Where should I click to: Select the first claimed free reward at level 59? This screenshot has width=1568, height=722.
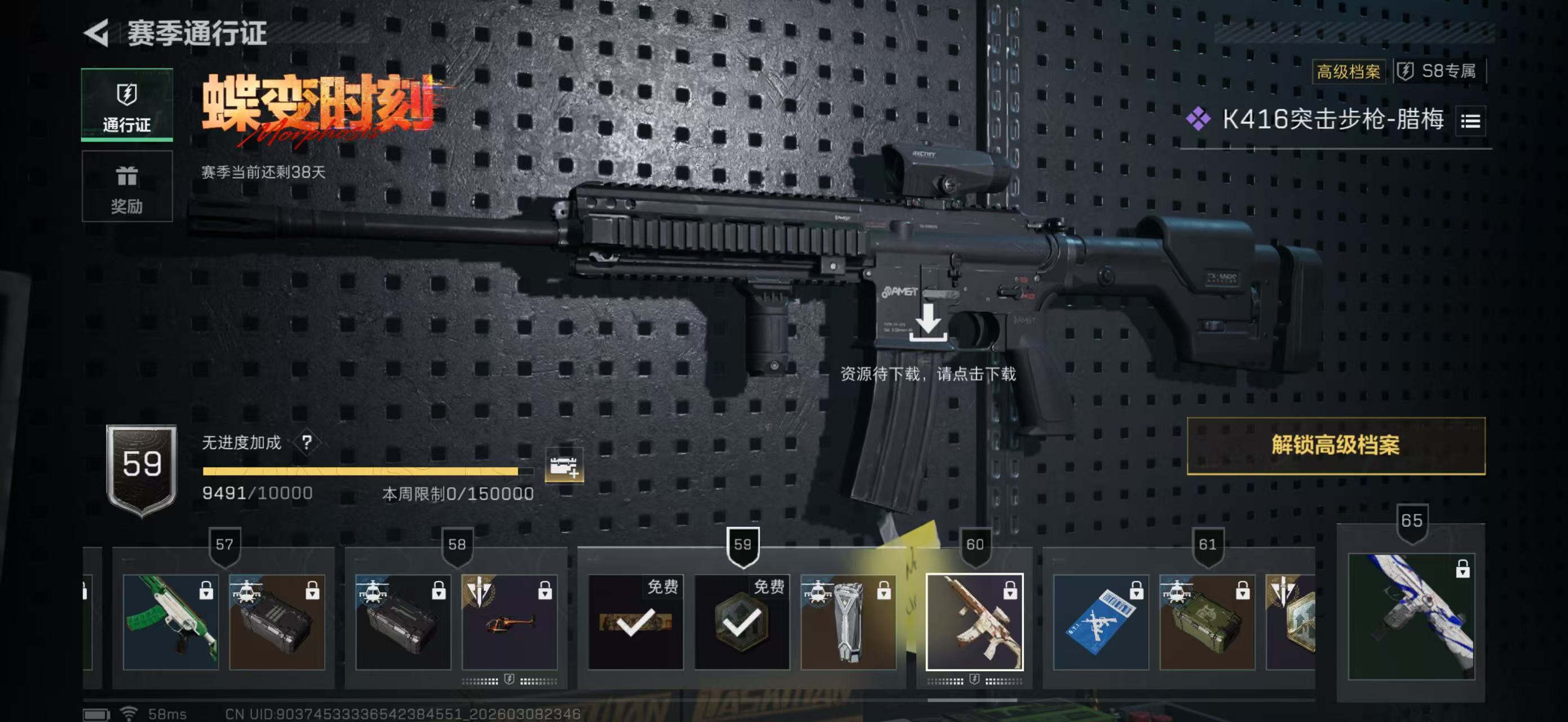pyautogui.click(x=635, y=622)
